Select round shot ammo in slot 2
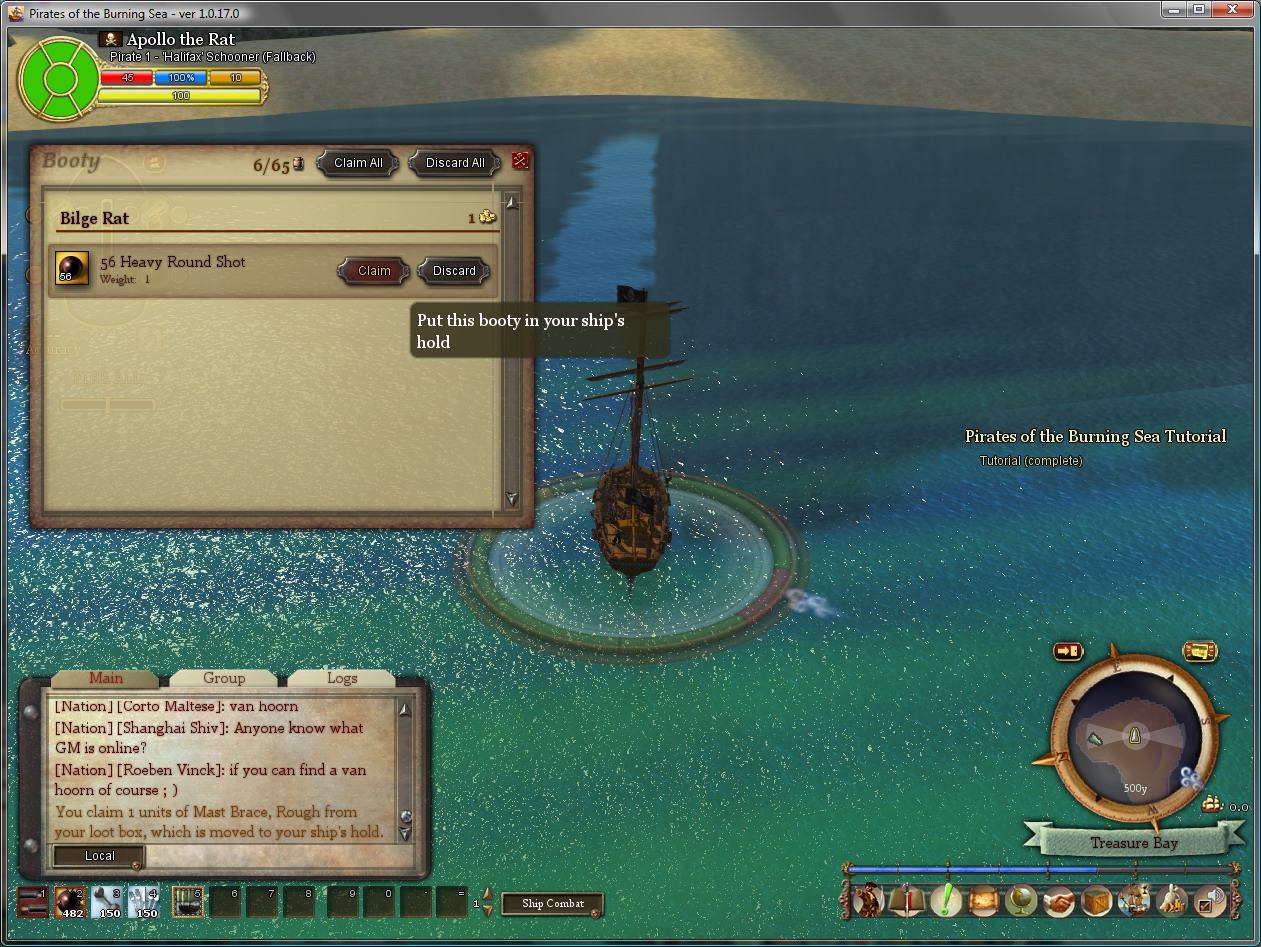 click(x=69, y=901)
